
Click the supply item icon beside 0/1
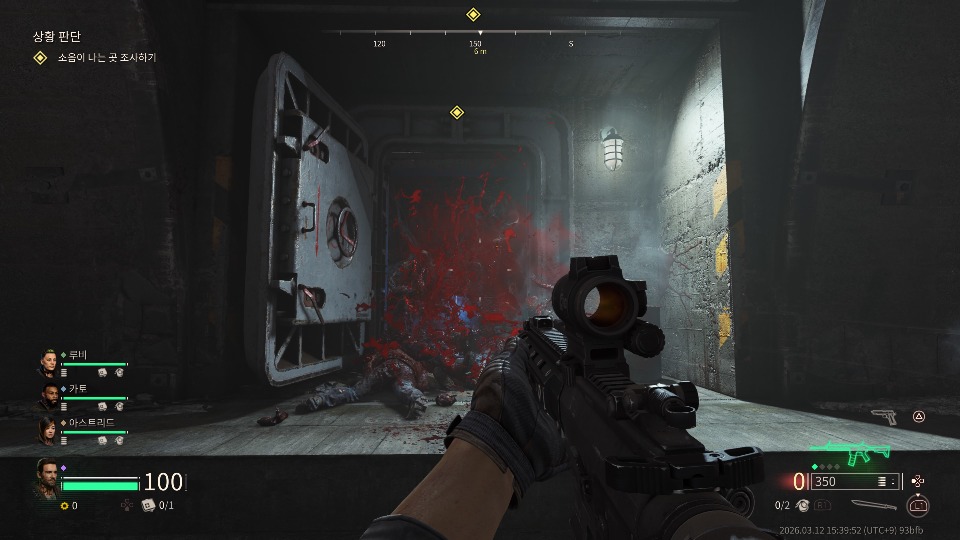point(148,505)
